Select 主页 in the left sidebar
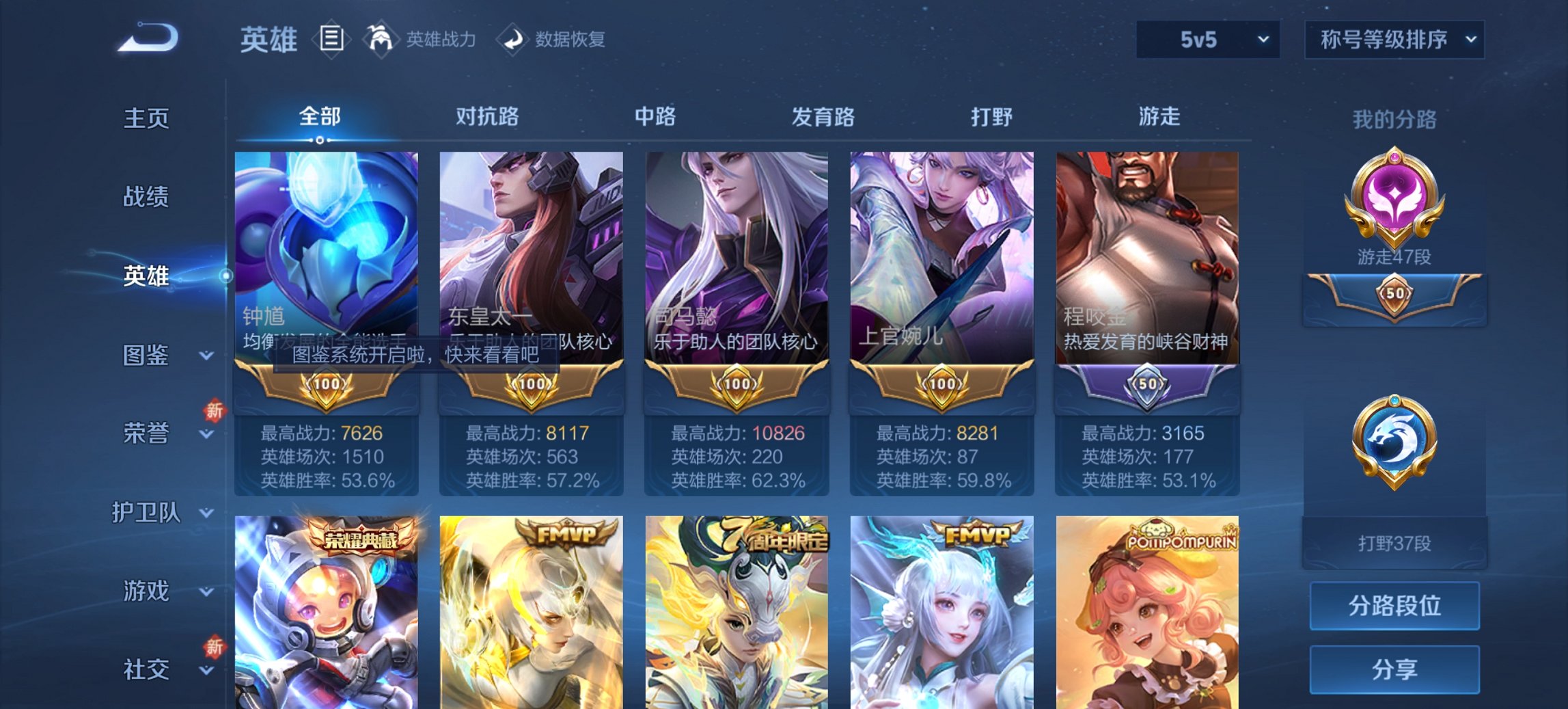 (x=148, y=118)
